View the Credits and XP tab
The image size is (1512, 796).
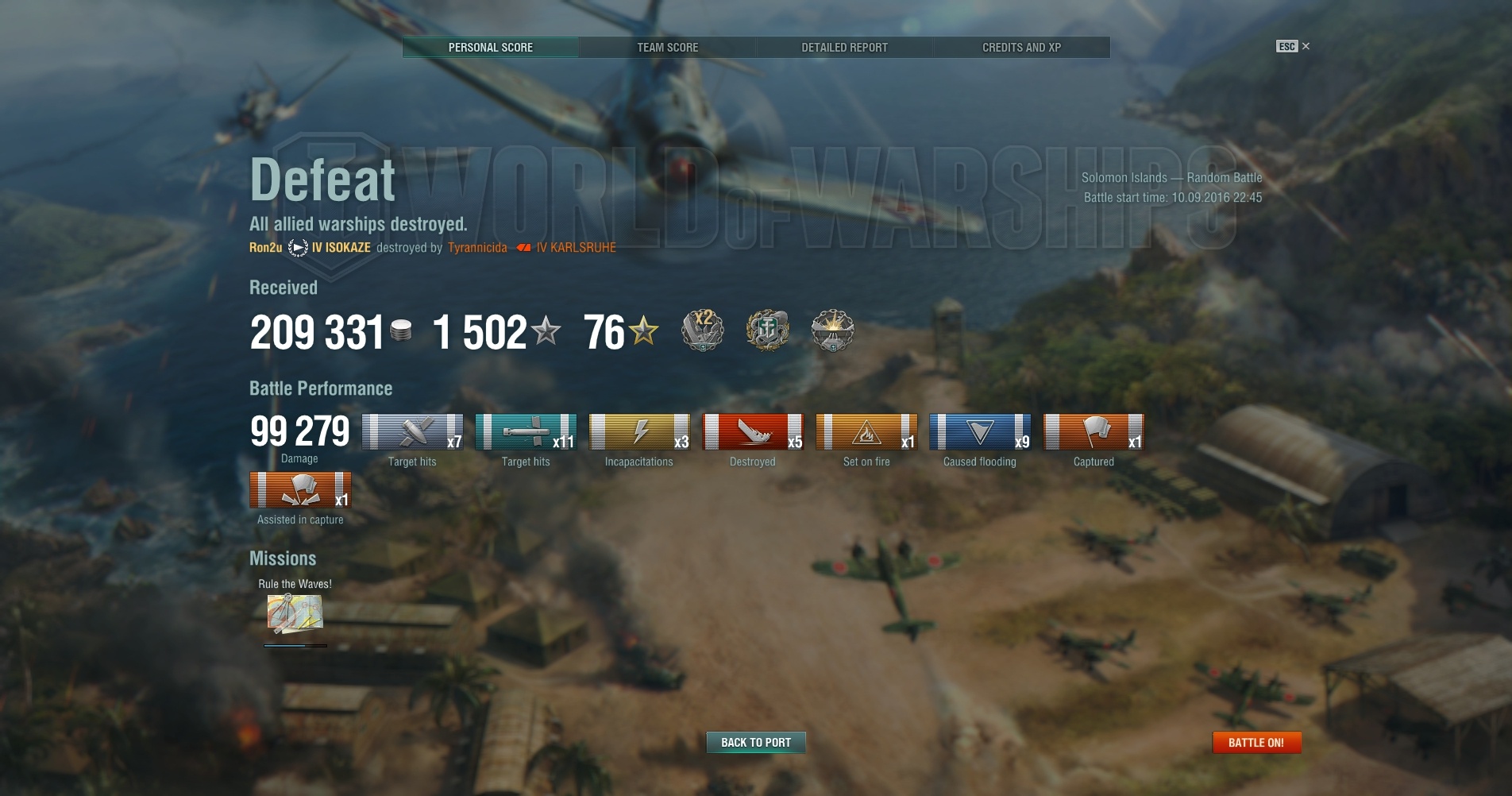(x=1021, y=48)
